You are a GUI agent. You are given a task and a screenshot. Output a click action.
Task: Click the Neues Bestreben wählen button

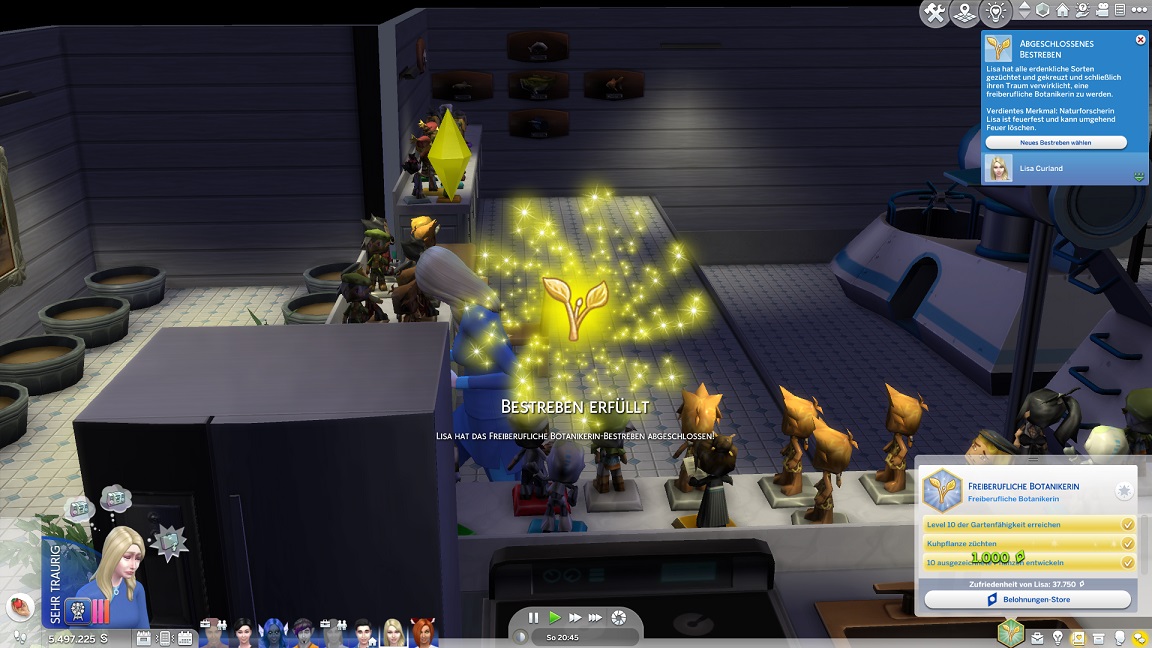(x=1055, y=143)
